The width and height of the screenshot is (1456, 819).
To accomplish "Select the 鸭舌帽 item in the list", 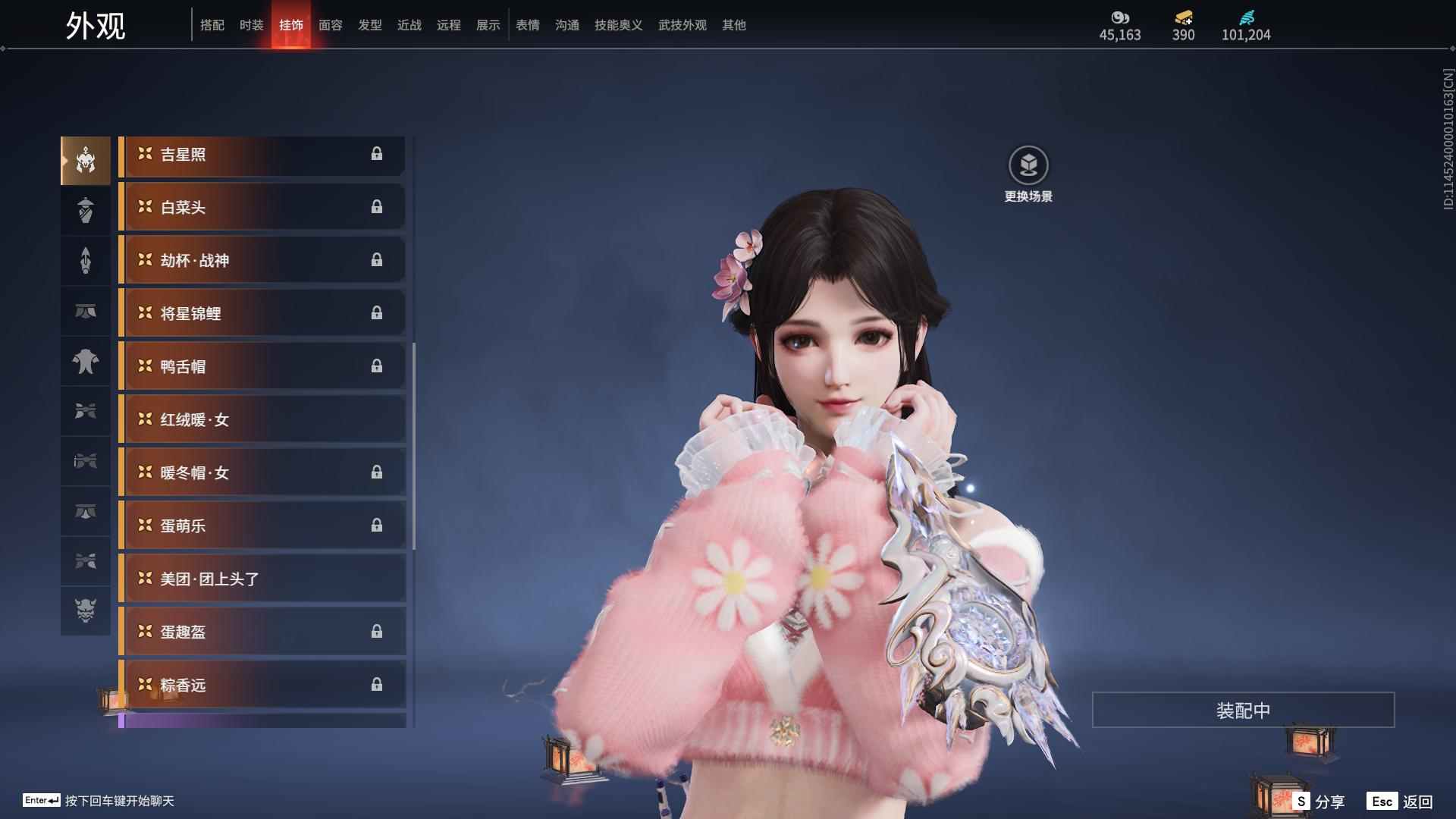I will point(262,366).
